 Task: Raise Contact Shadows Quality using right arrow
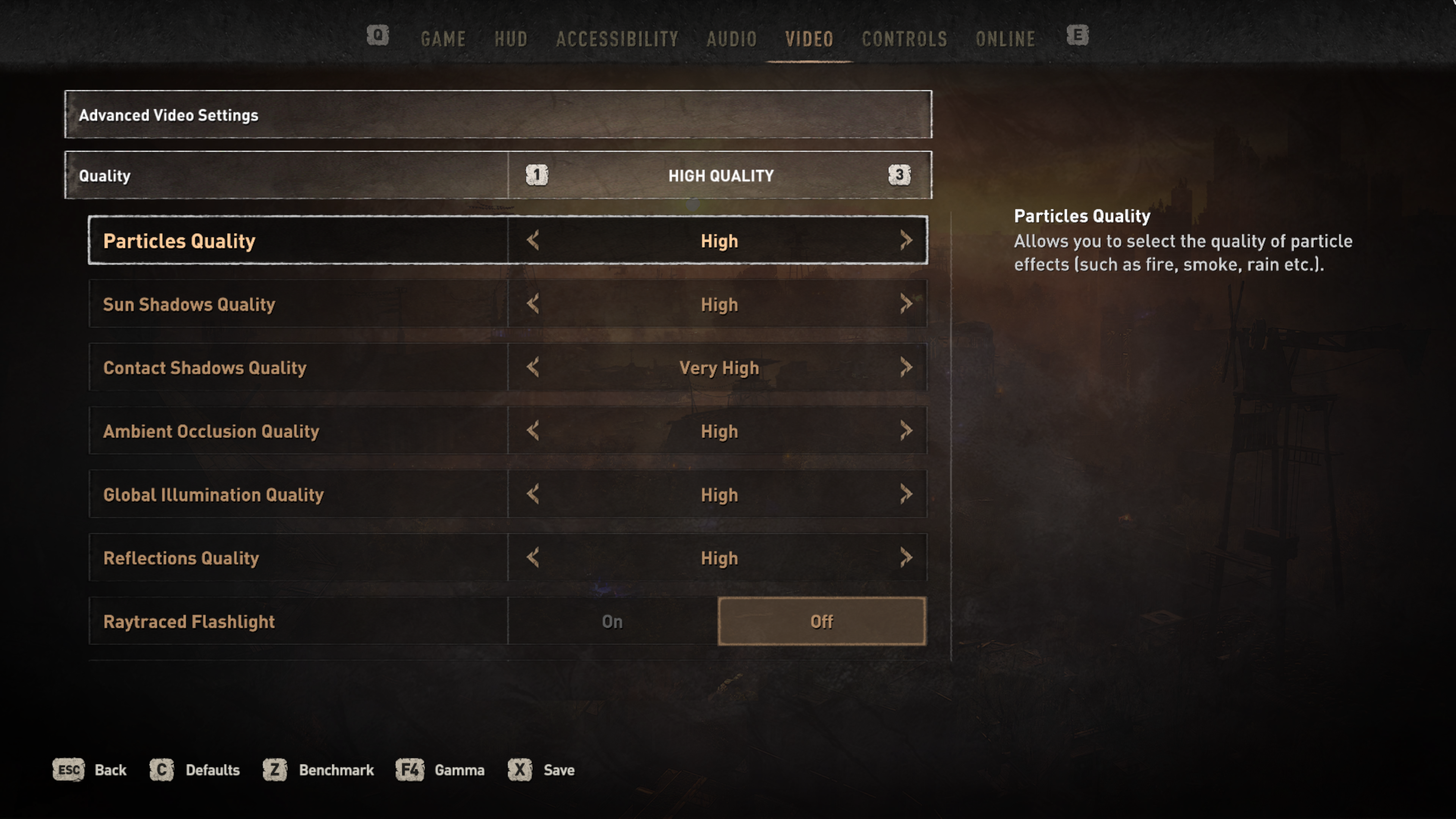(x=906, y=367)
